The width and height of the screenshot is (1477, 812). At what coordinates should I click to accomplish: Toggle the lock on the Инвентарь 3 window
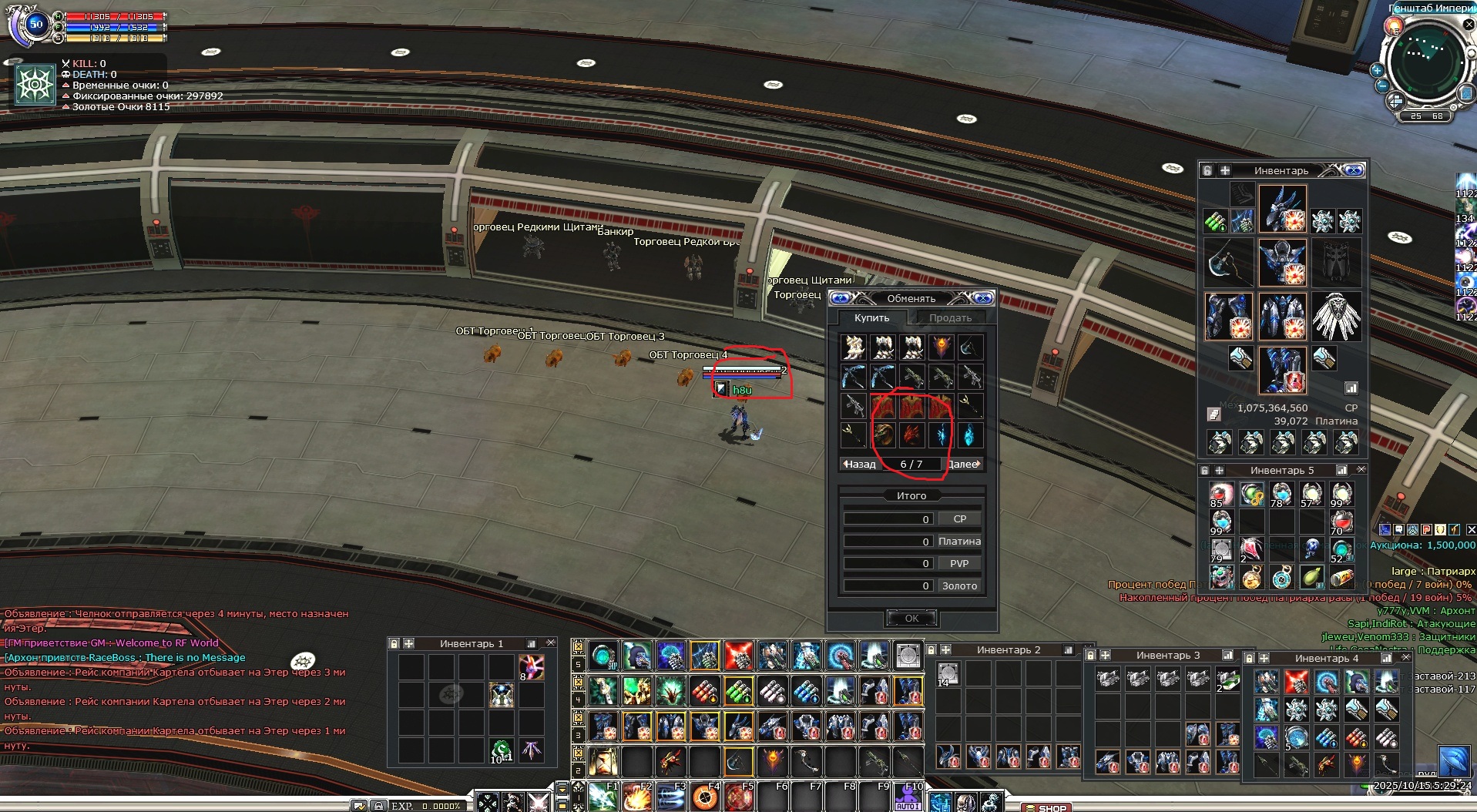(x=1091, y=655)
